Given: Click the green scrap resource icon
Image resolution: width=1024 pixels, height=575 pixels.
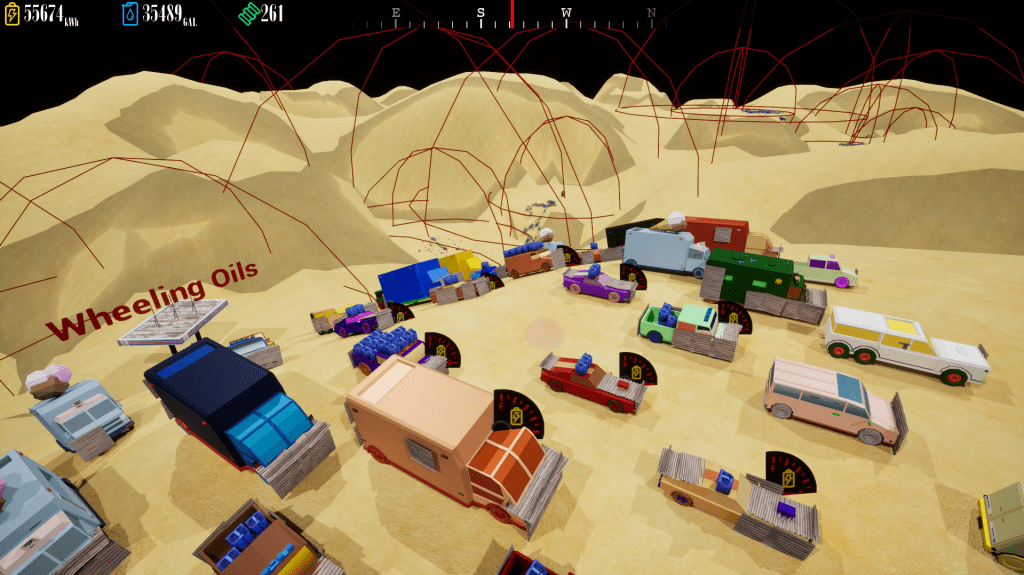Looking at the screenshot, I should [247, 14].
